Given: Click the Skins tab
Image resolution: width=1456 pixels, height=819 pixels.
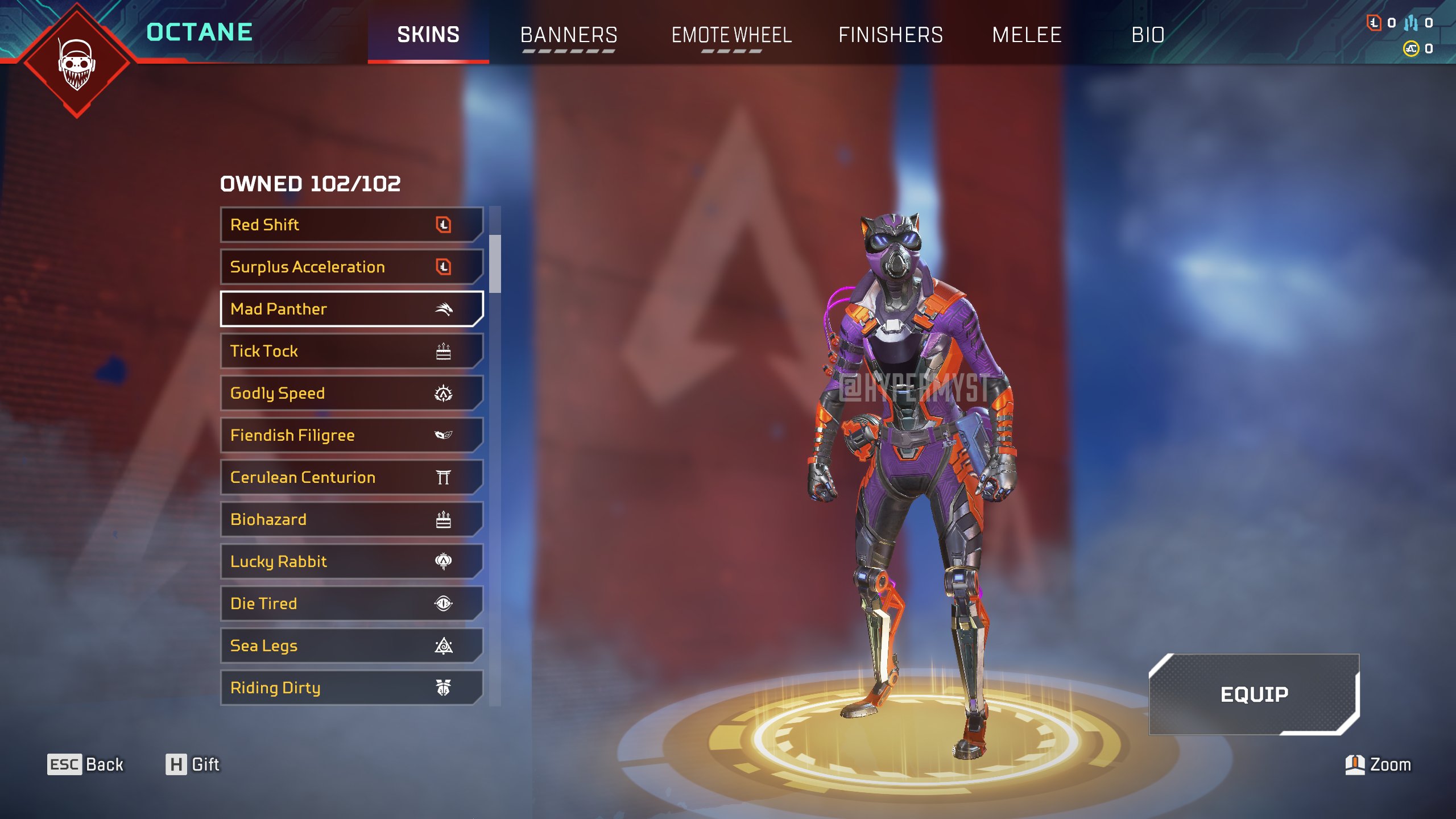Looking at the screenshot, I should pos(428,35).
